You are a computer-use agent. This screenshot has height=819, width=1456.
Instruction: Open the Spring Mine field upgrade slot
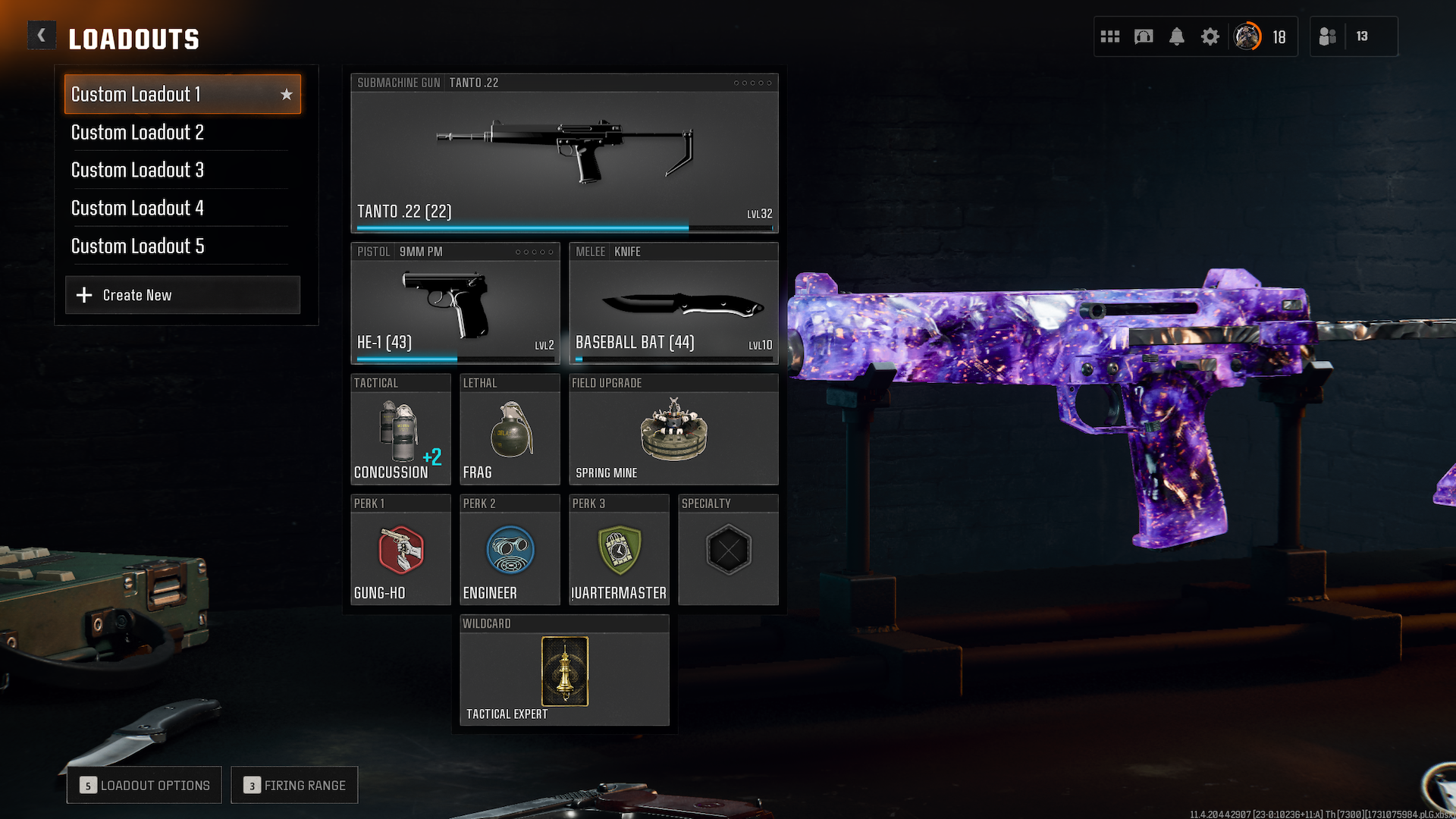pos(673,430)
